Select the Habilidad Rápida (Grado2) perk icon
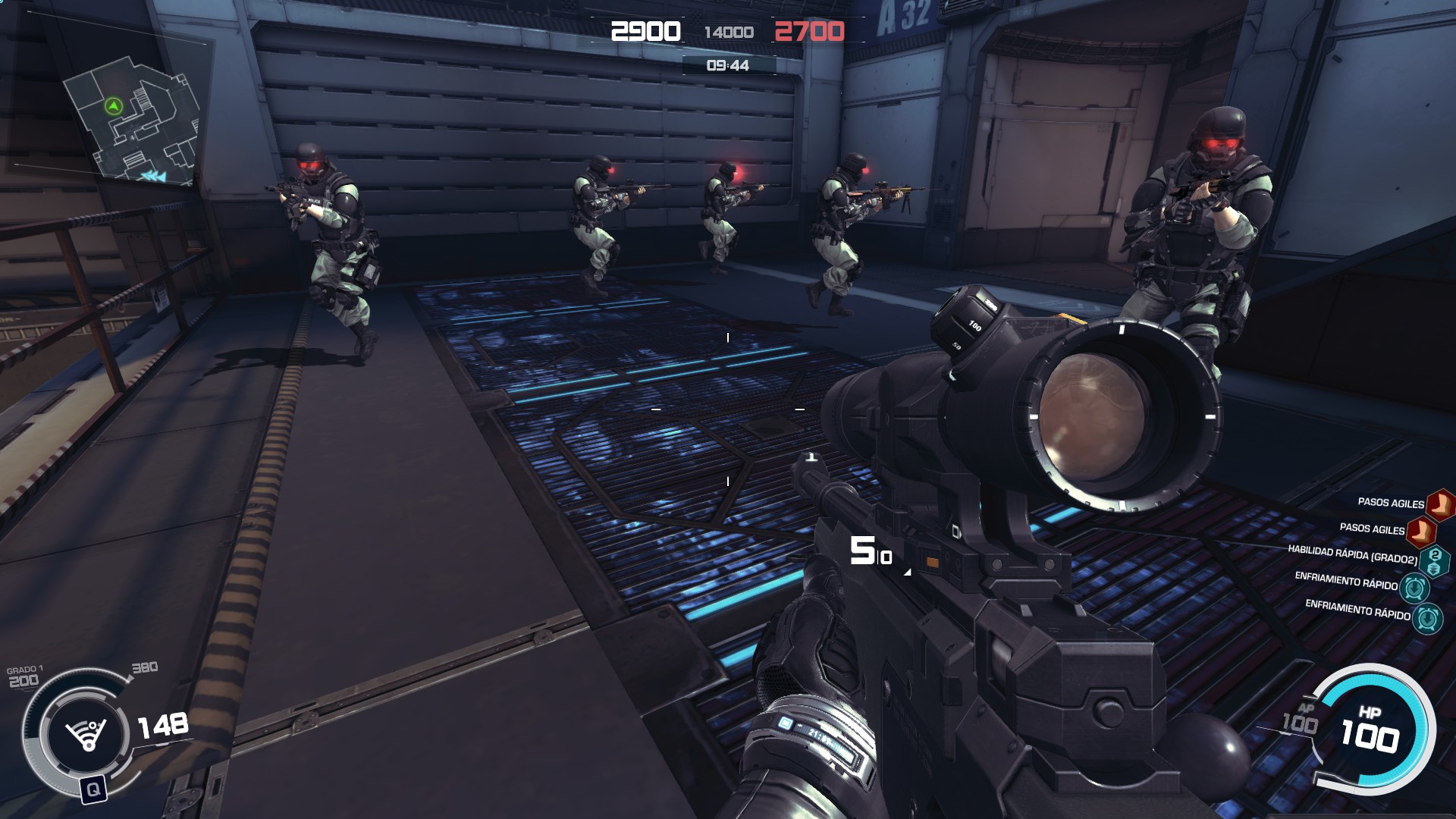This screenshot has height=819, width=1456. pos(1433,562)
